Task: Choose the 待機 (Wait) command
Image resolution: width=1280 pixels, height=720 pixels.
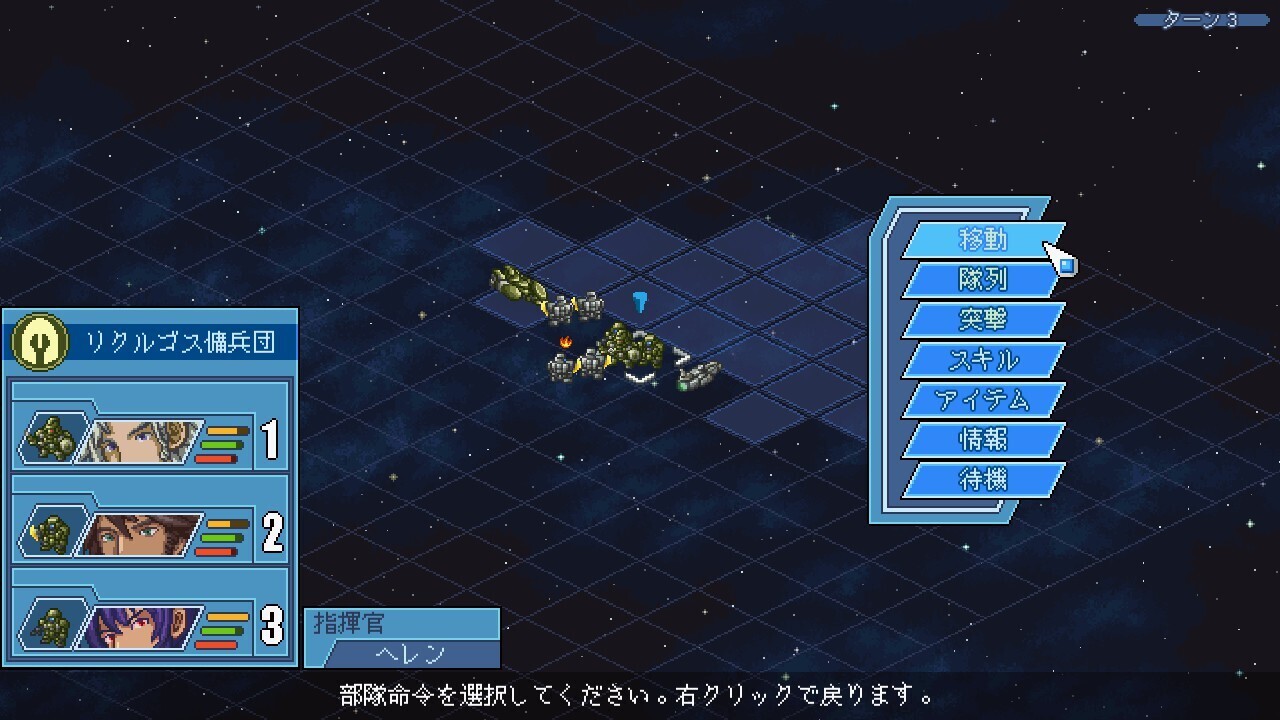Action: tap(982, 480)
